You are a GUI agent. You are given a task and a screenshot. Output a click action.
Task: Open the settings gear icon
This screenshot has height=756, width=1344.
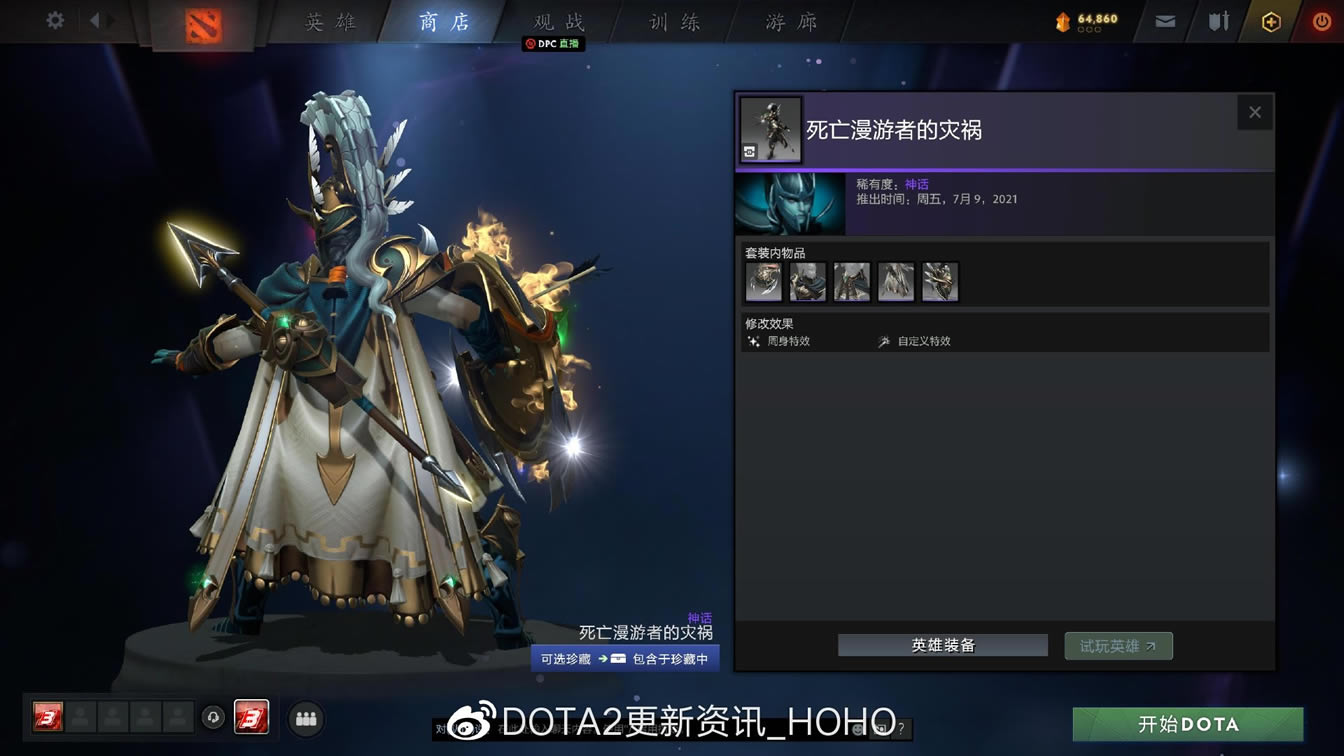(x=55, y=20)
